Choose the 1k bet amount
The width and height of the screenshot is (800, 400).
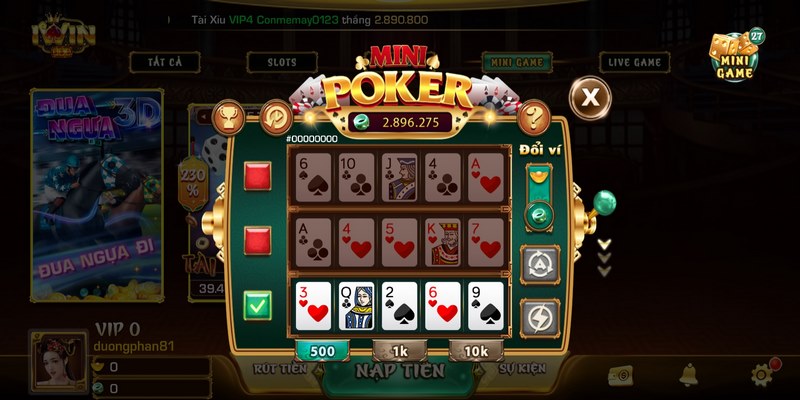[x=399, y=350]
